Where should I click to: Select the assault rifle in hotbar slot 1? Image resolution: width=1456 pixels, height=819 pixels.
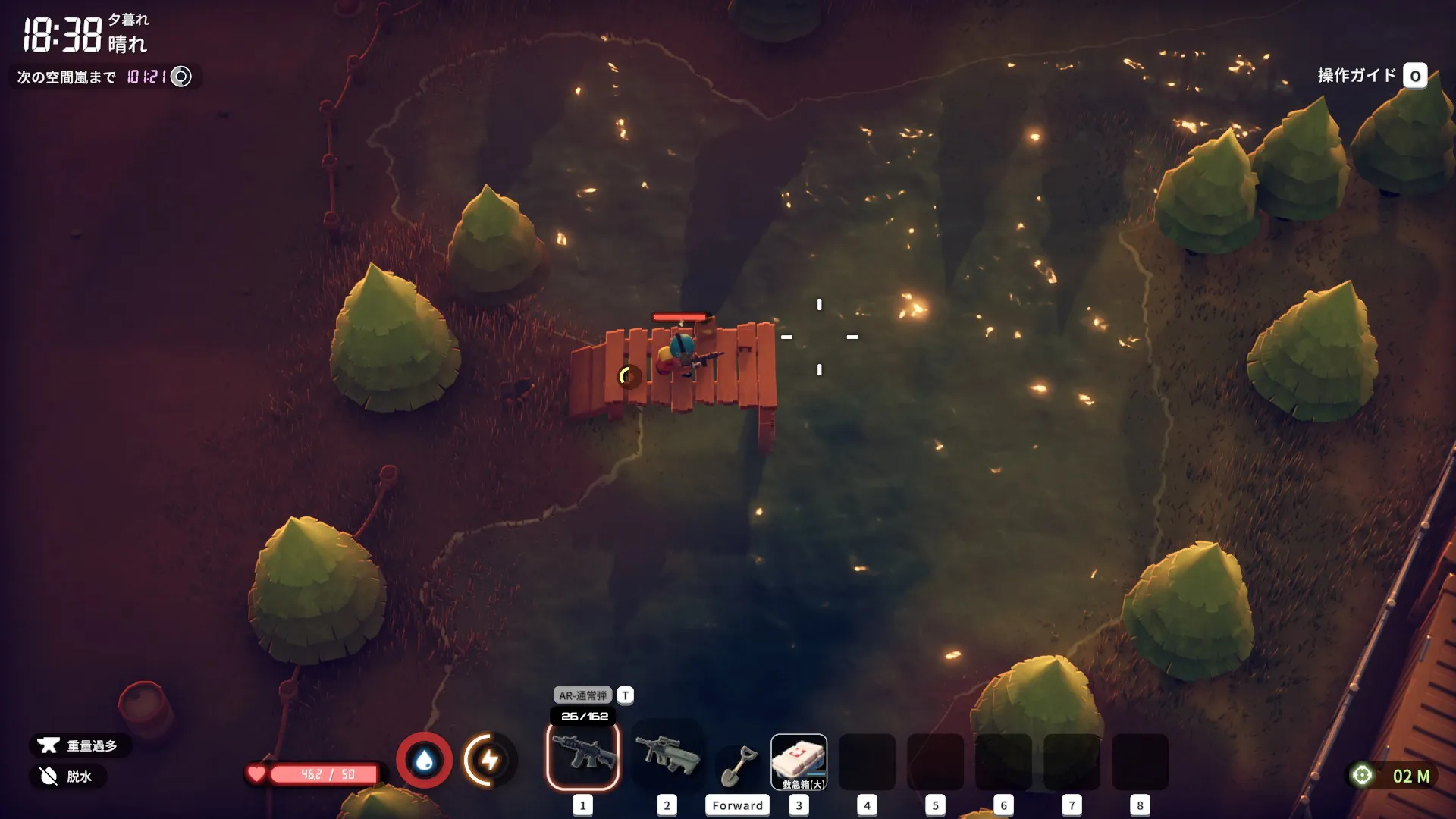point(582,755)
